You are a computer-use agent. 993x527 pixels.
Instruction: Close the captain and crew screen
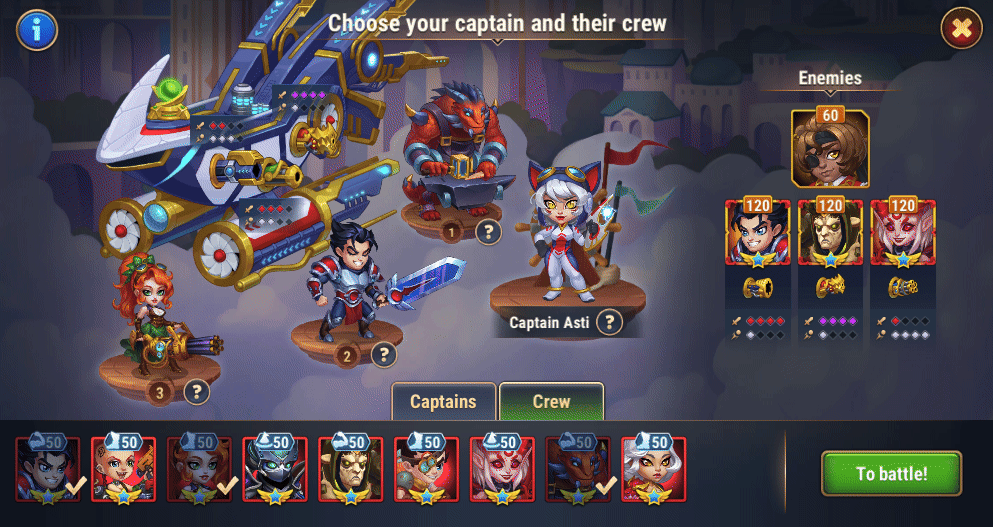pos(962,30)
